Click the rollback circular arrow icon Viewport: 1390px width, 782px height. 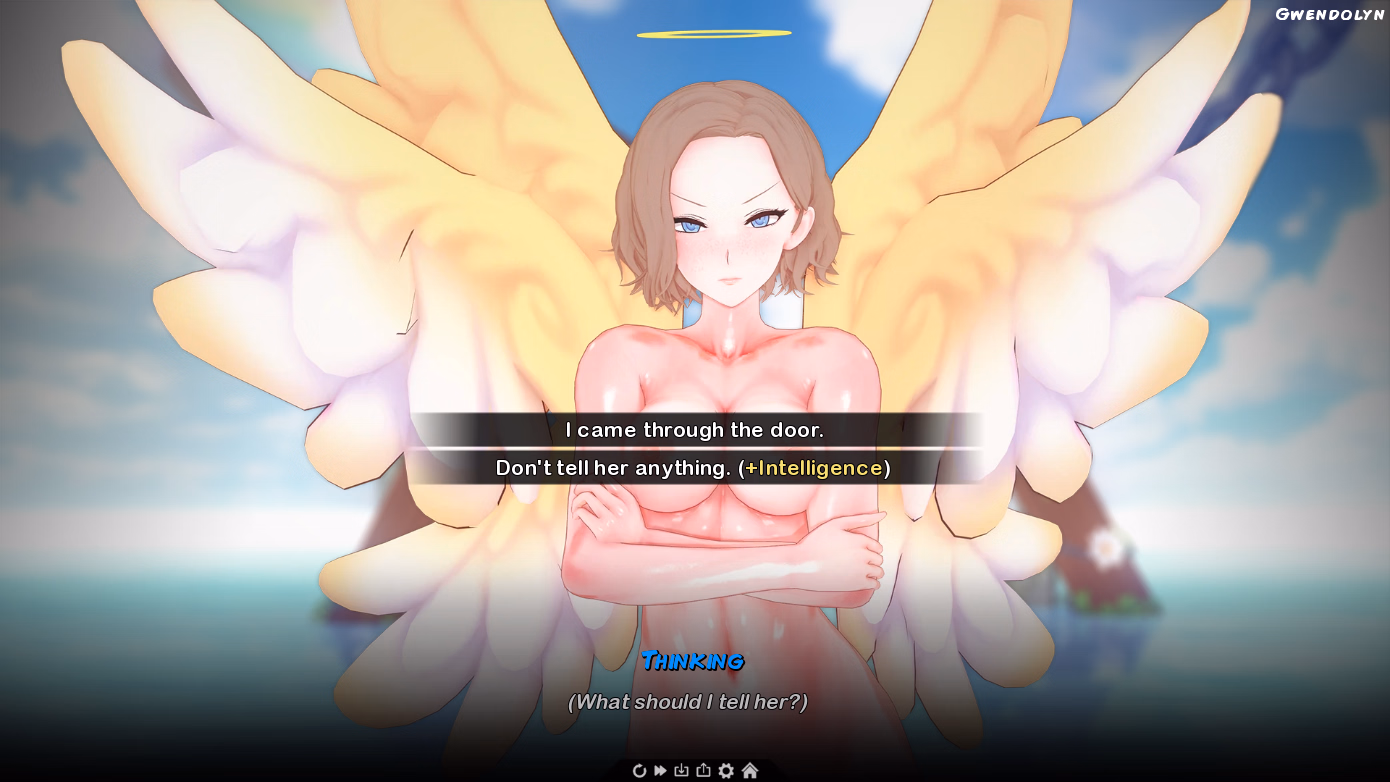point(640,770)
